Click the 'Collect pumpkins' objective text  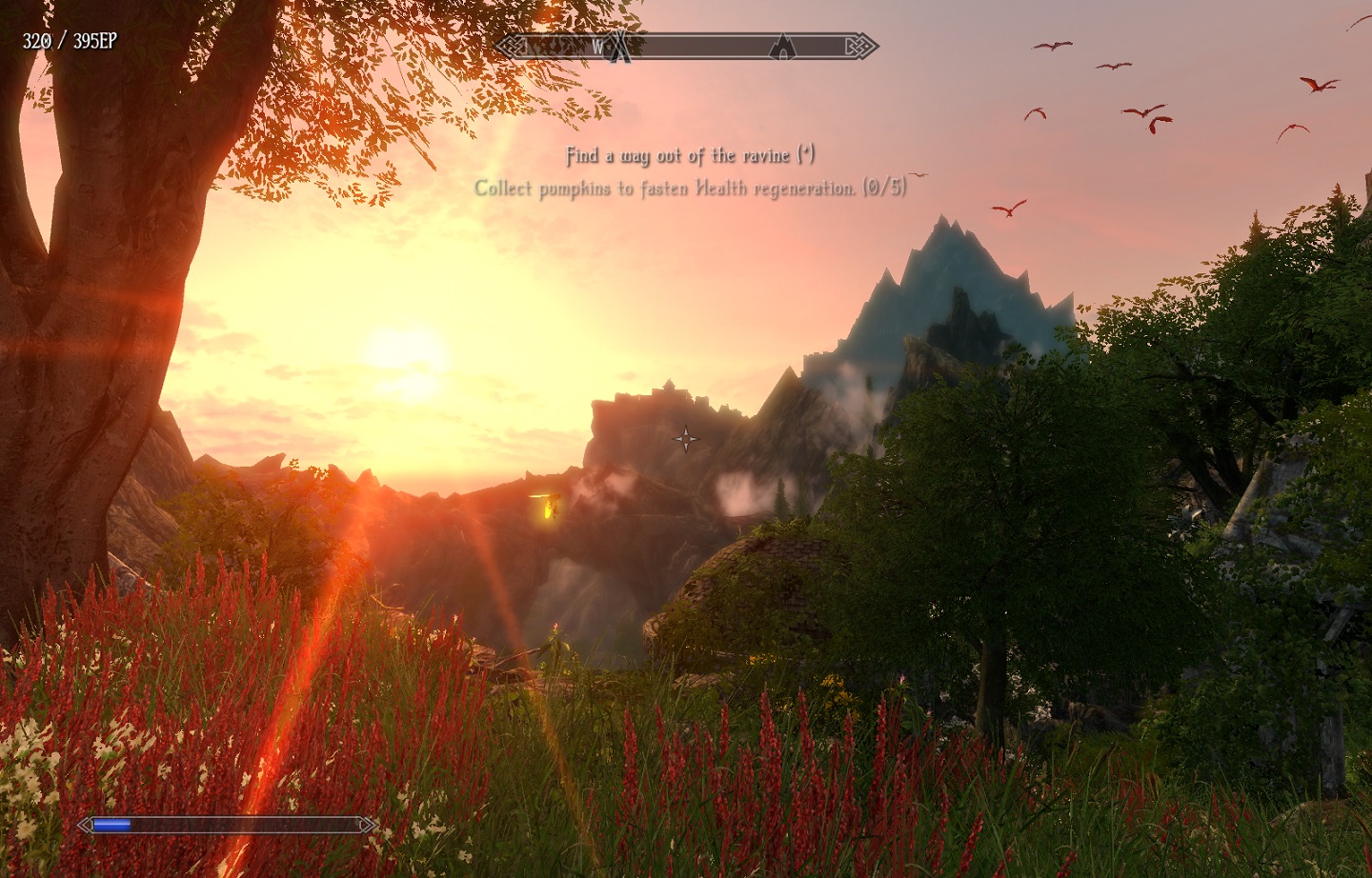pos(690,189)
